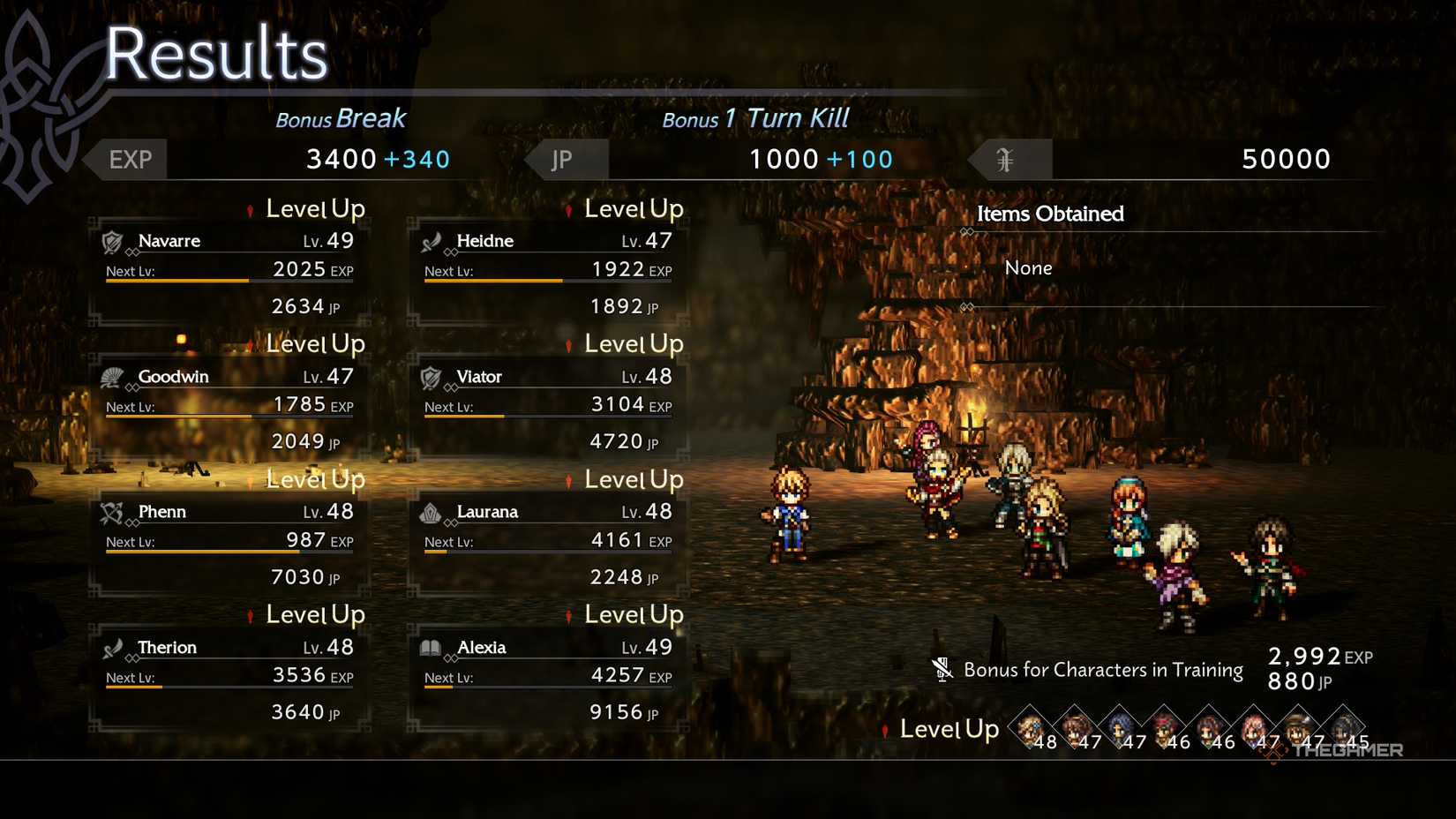The height and width of the screenshot is (819, 1456).
Task: Select Heidne's class icon
Action: pyautogui.click(x=434, y=240)
